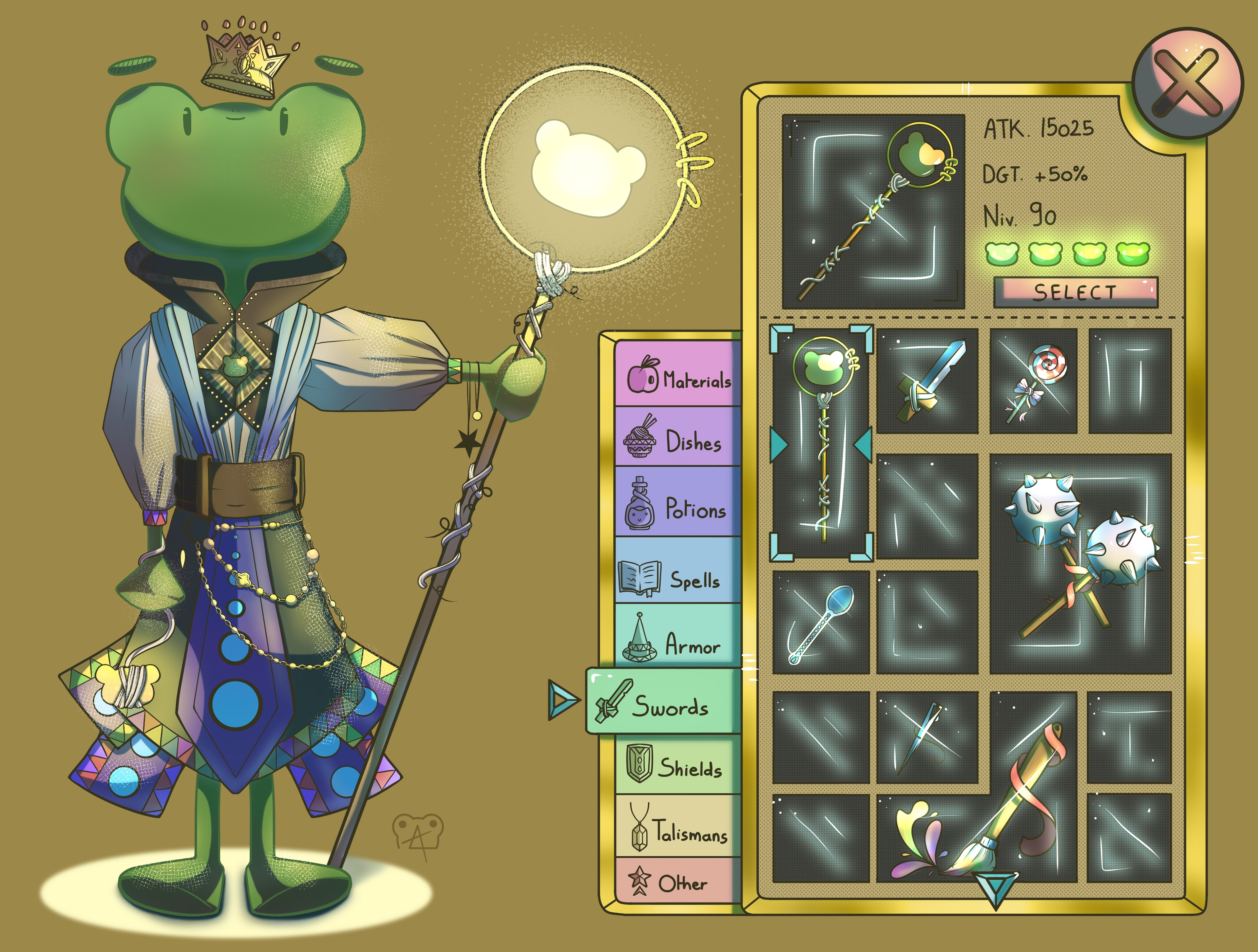Show the Talismans tab

[678, 828]
